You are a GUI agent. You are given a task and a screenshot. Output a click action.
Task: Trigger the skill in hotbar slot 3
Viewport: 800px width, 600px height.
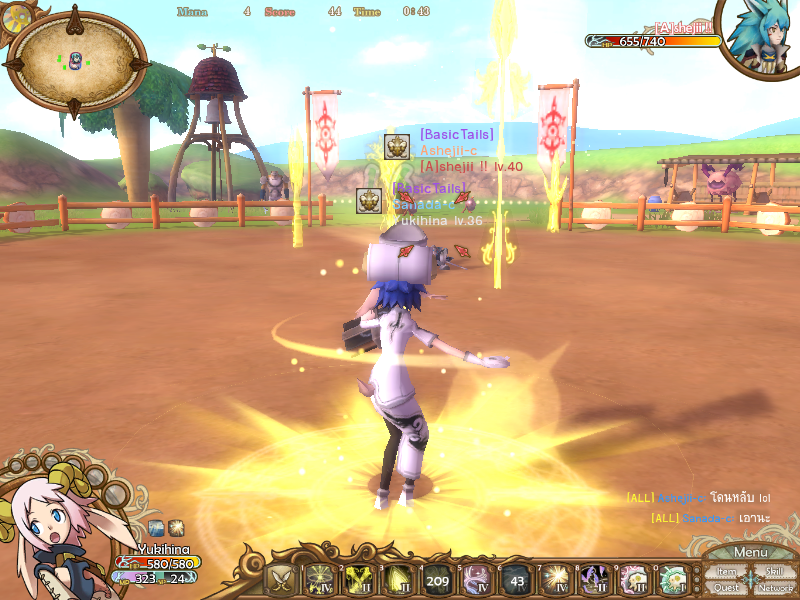pyautogui.click(x=397, y=579)
